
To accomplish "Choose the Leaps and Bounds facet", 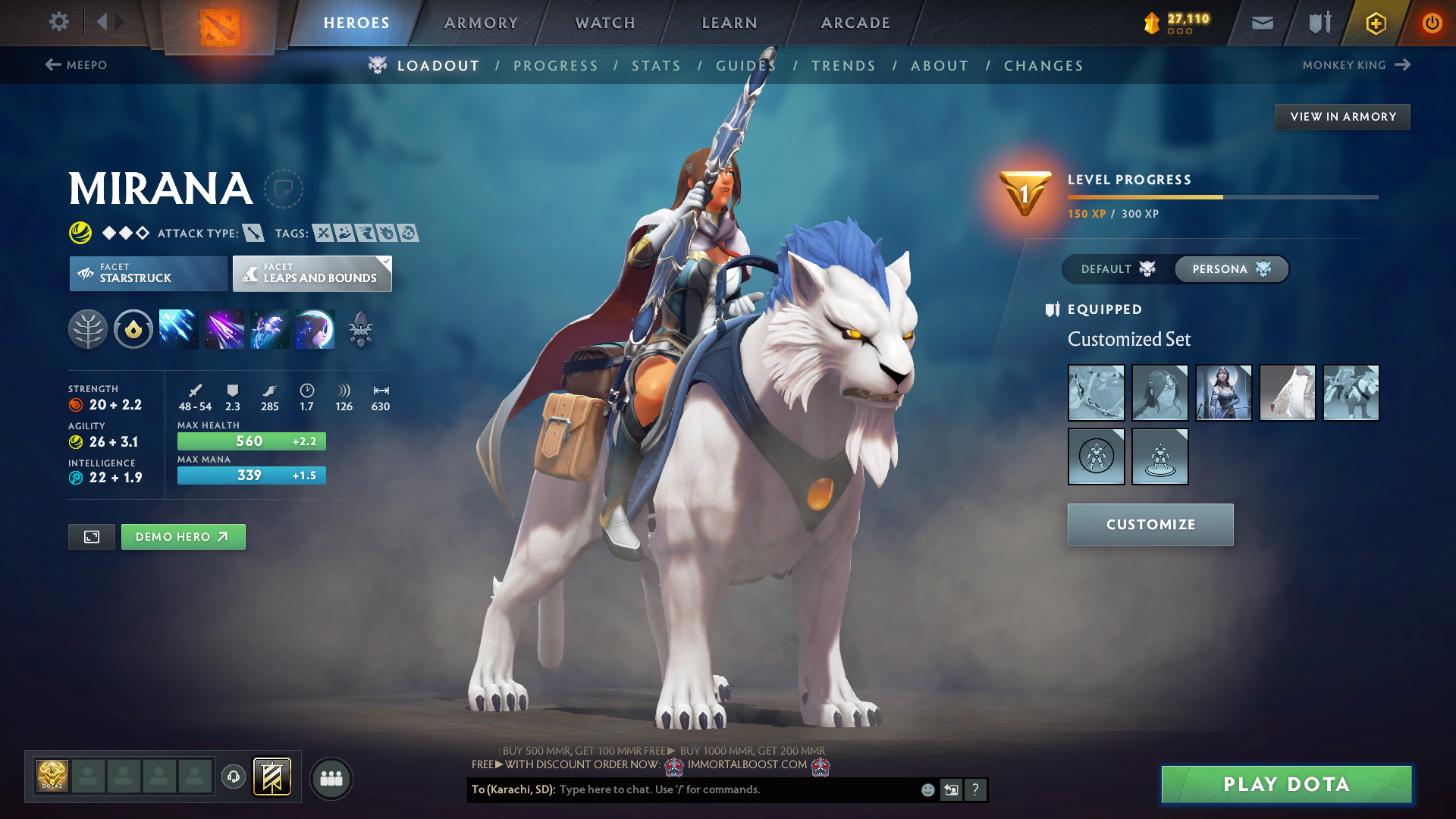I will (312, 273).
